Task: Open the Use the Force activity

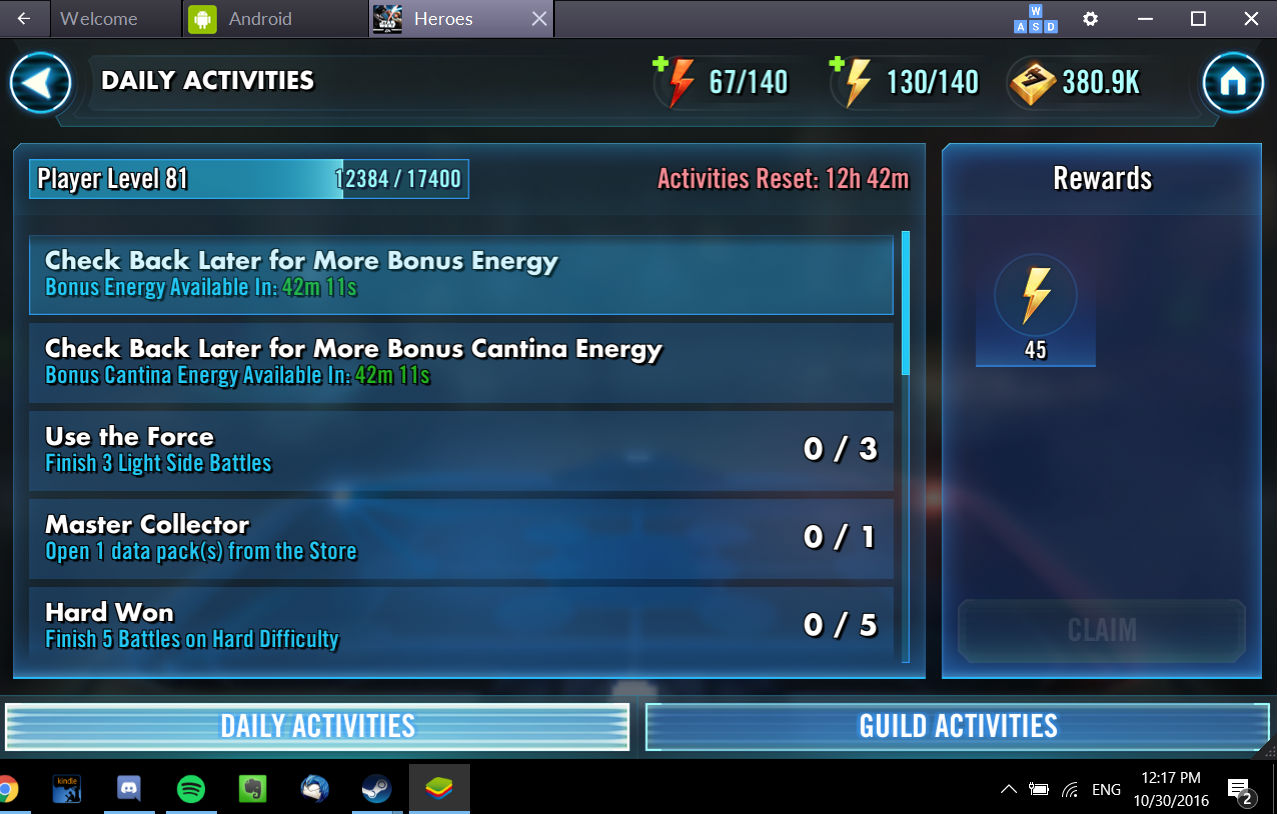Action: (x=460, y=450)
